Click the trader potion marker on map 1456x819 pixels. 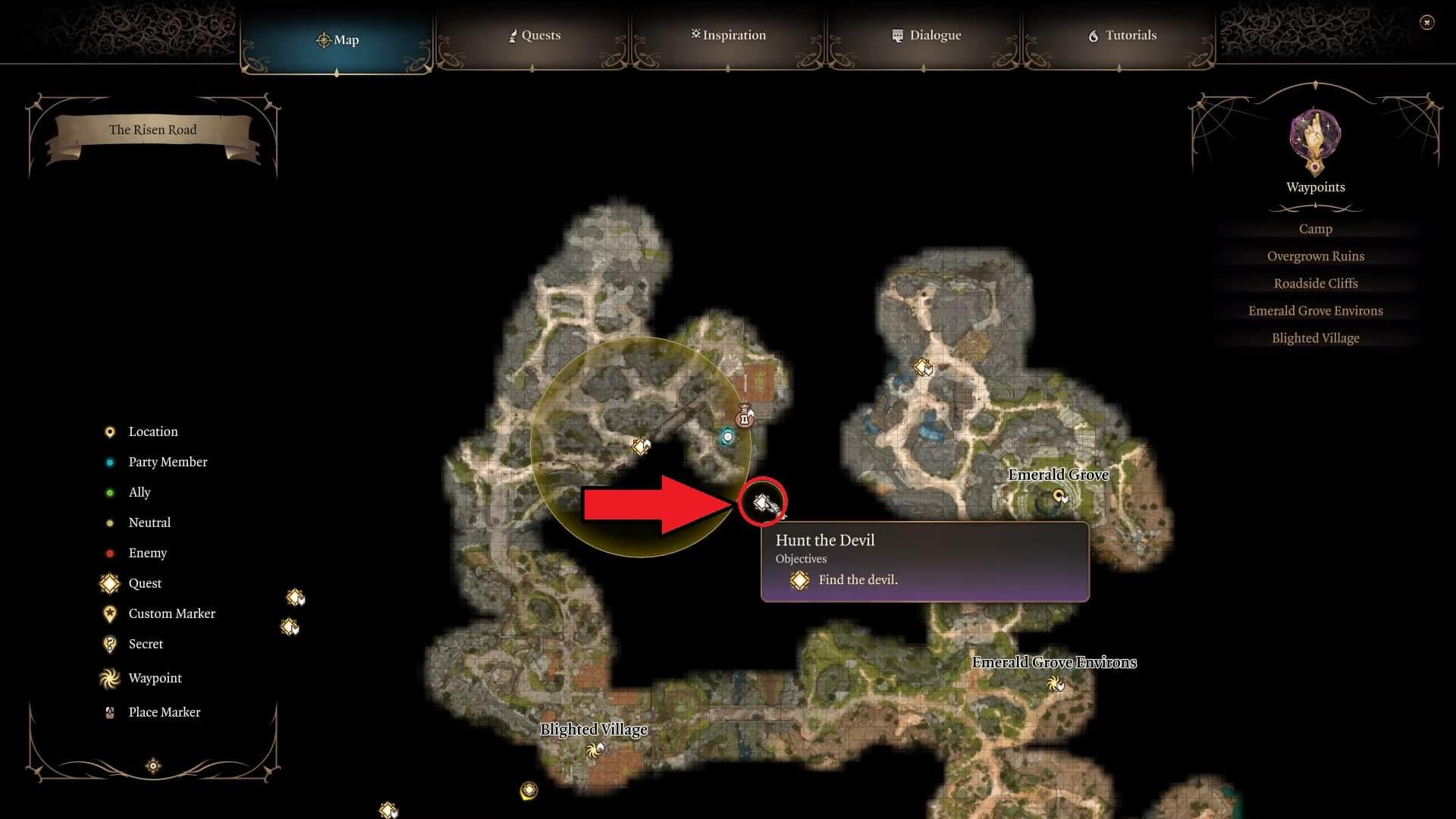click(x=745, y=416)
